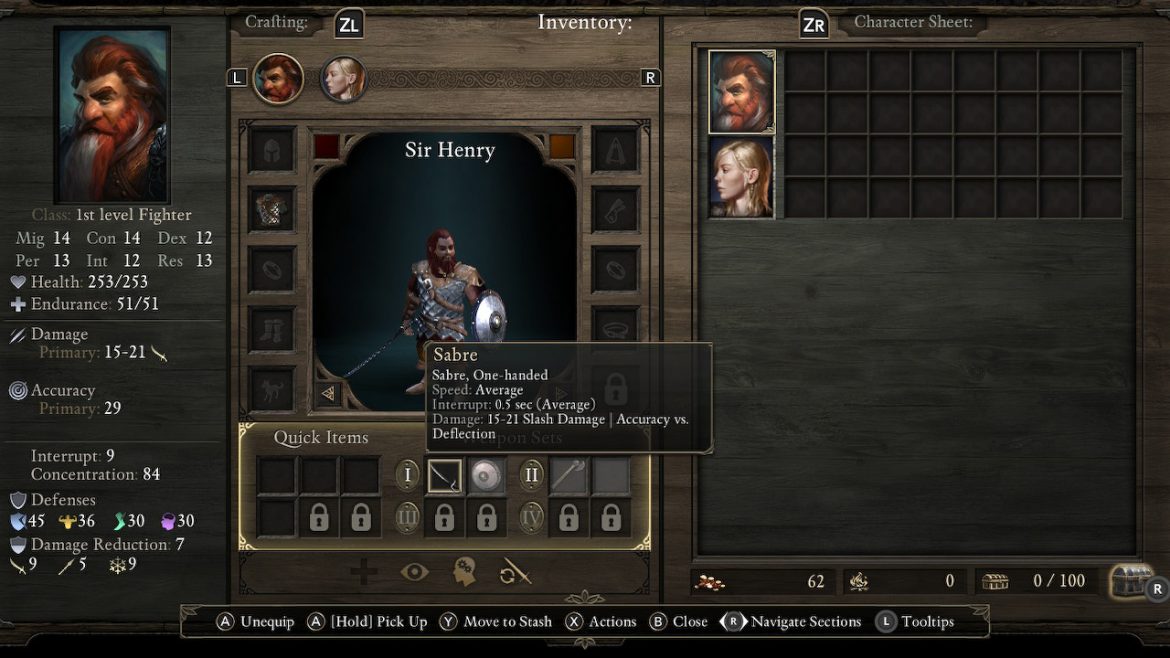
Task: Choose the blonde elf's stash inventory portrait
Action: click(x=742, y=177)
